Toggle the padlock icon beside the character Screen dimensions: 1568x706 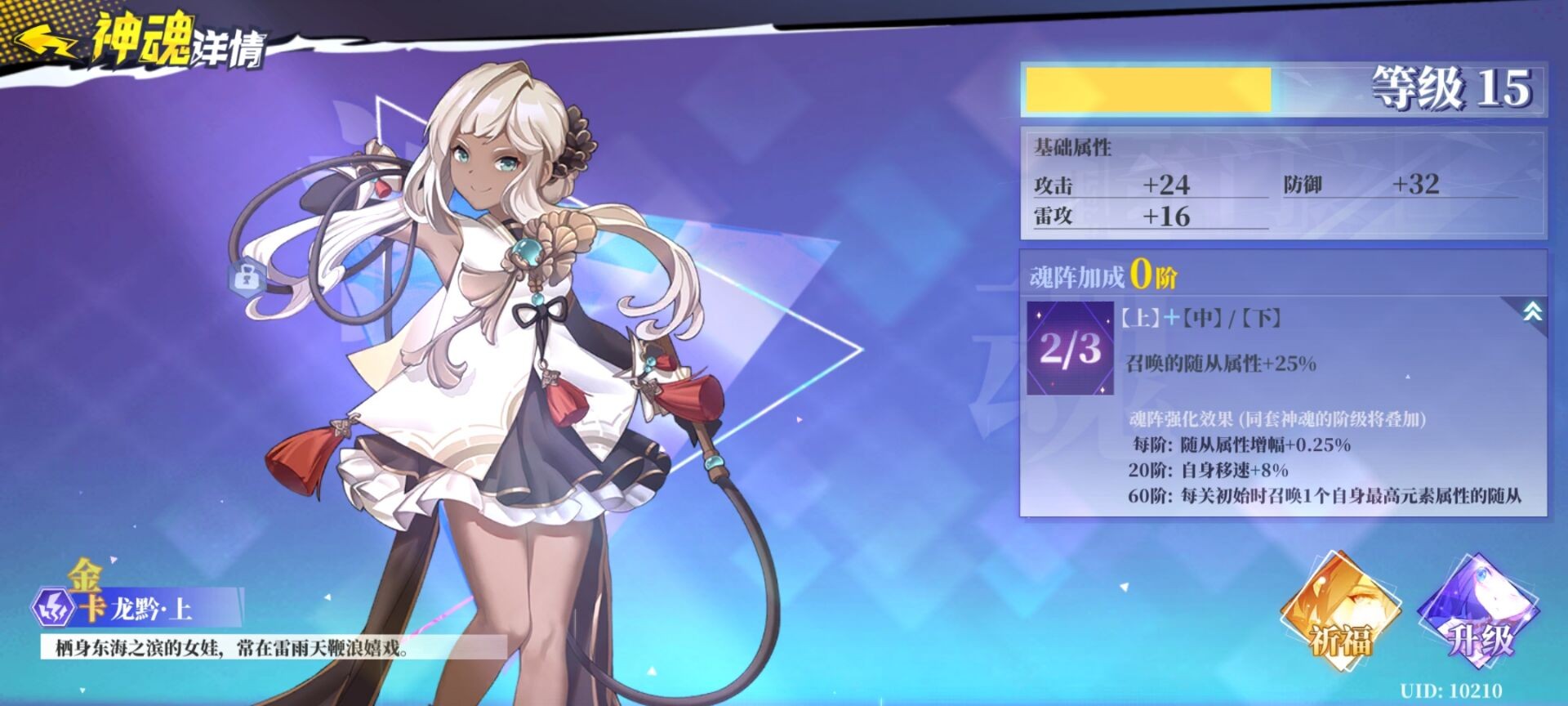243,278
